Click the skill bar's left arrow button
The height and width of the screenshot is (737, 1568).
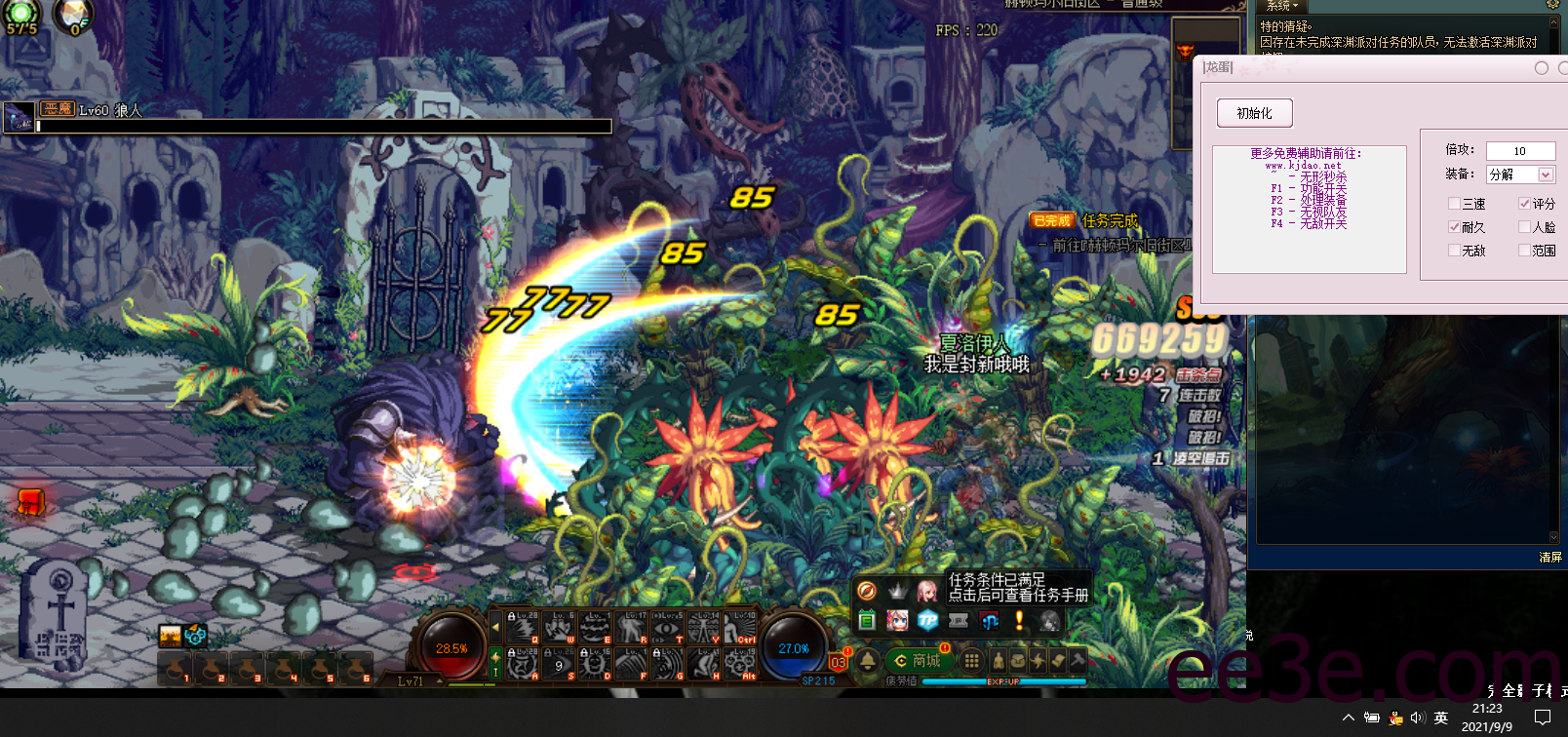pos(495,628)
